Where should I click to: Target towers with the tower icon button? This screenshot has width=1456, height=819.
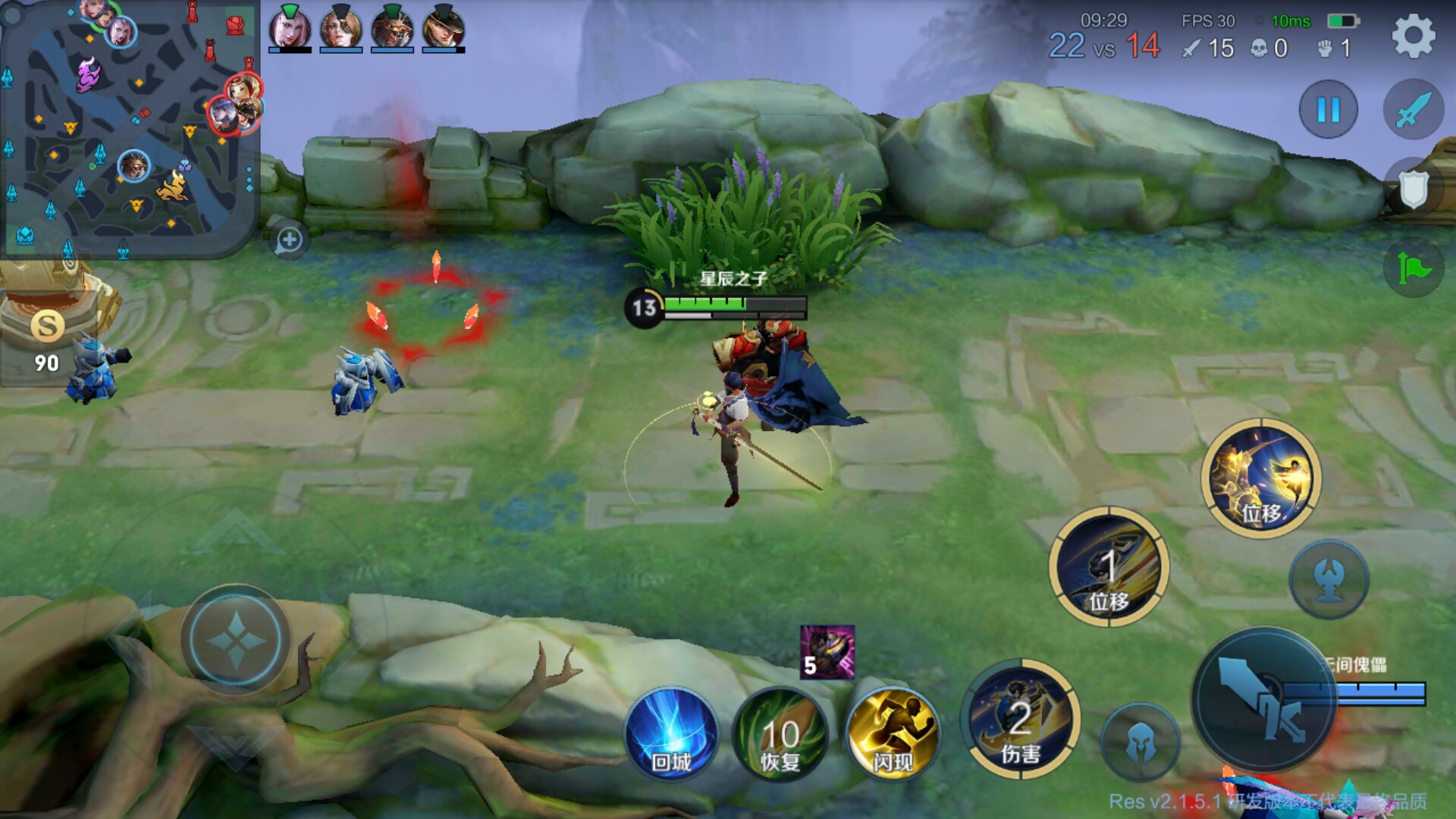click(x=1329, y=580)
